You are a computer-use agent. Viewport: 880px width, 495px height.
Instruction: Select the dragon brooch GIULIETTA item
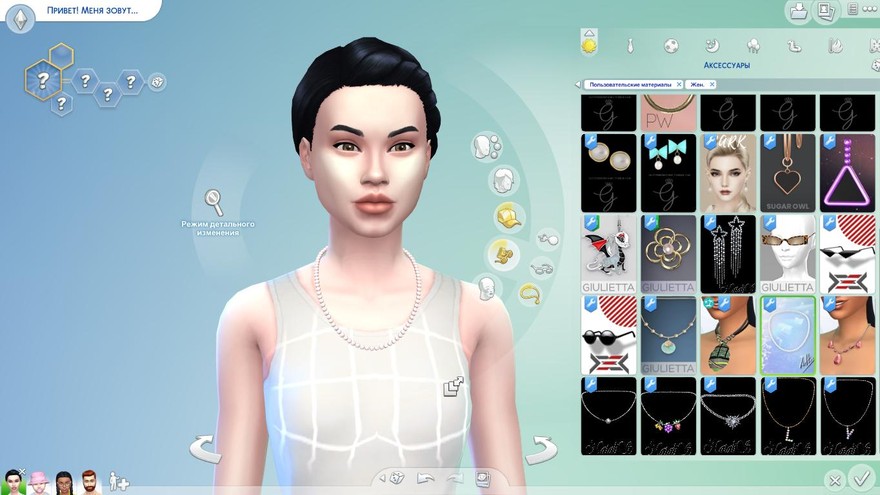pos(609,253)
